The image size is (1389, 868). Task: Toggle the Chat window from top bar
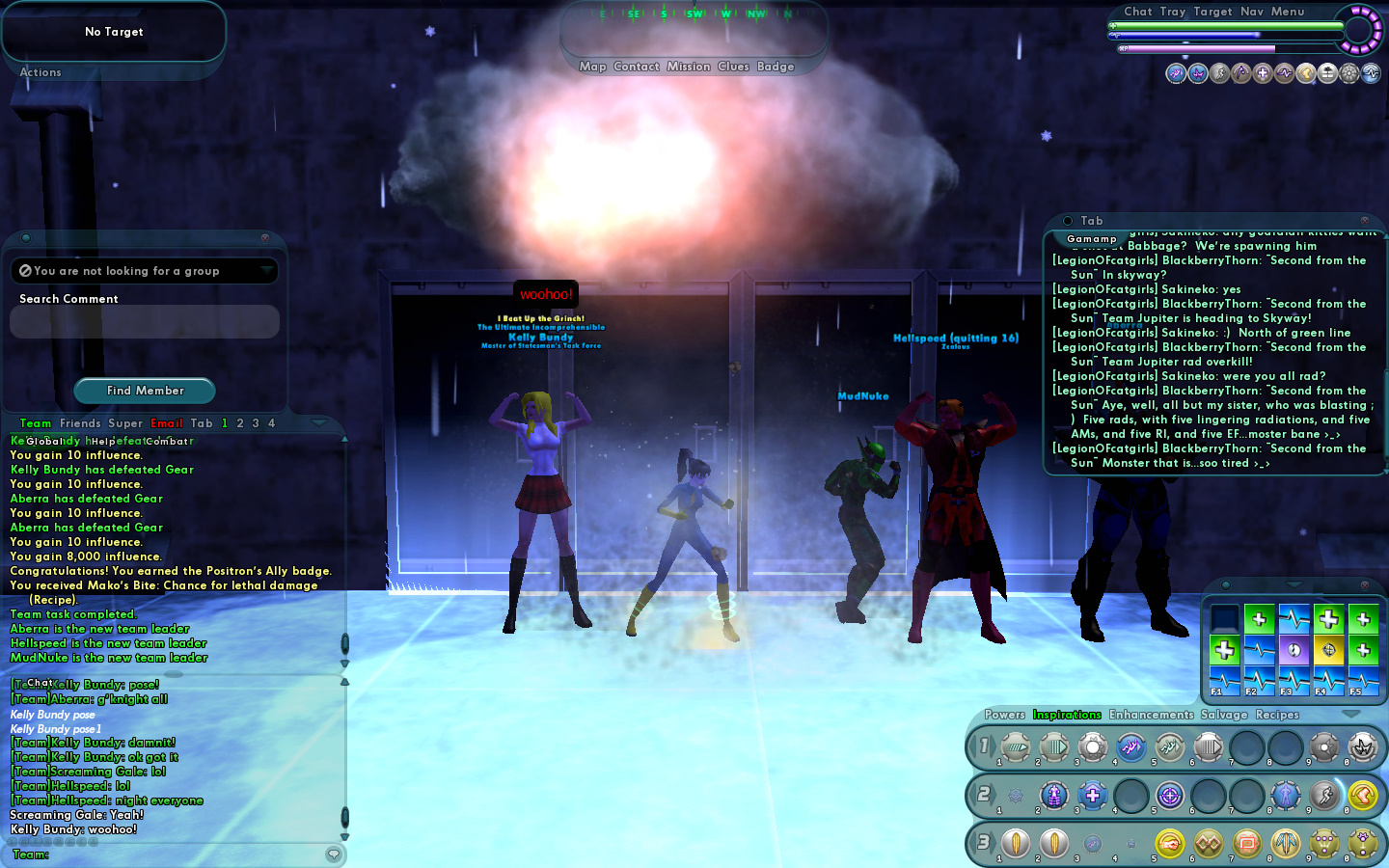1137,12
